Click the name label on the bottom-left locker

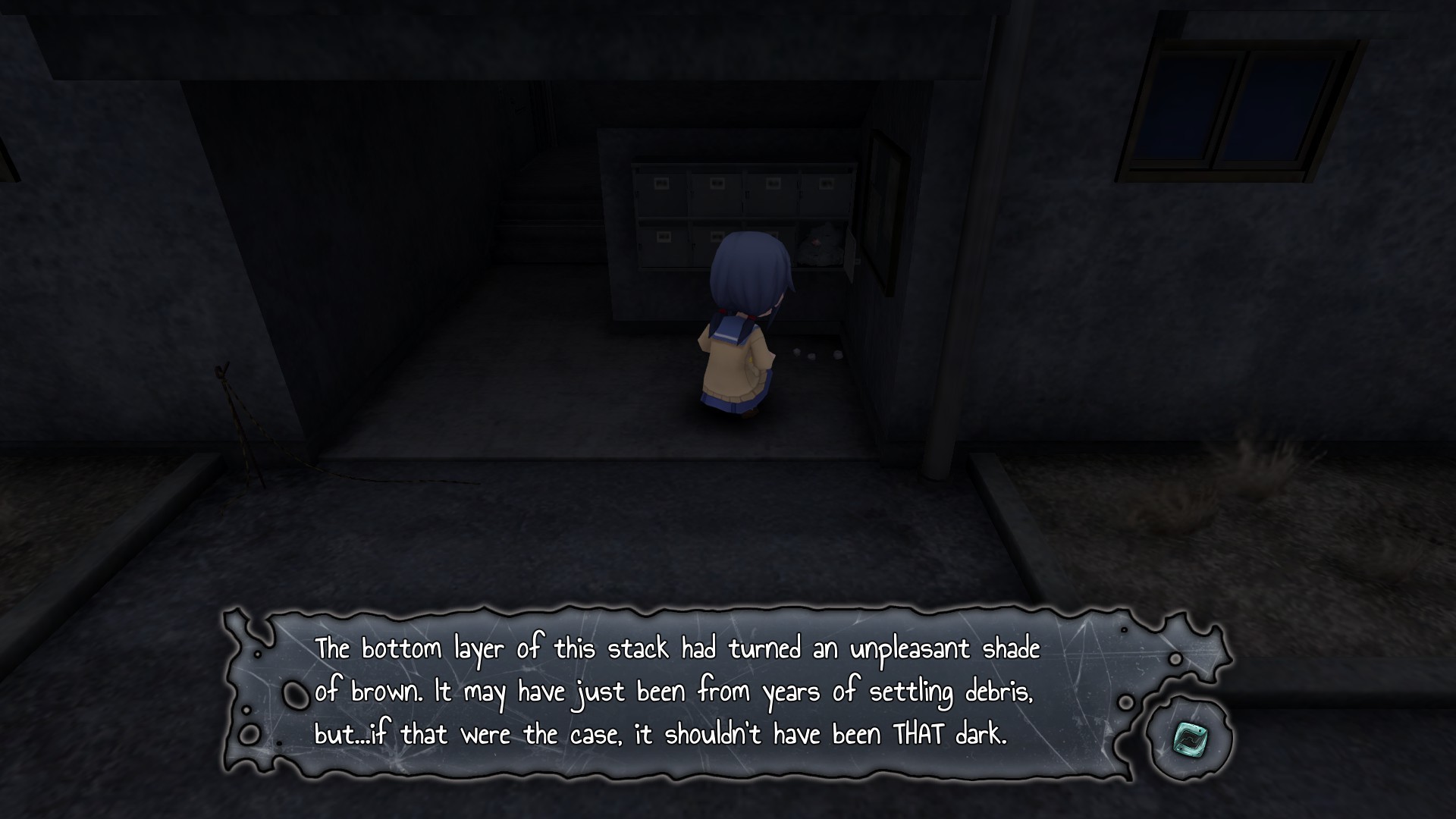click(663, 235)
